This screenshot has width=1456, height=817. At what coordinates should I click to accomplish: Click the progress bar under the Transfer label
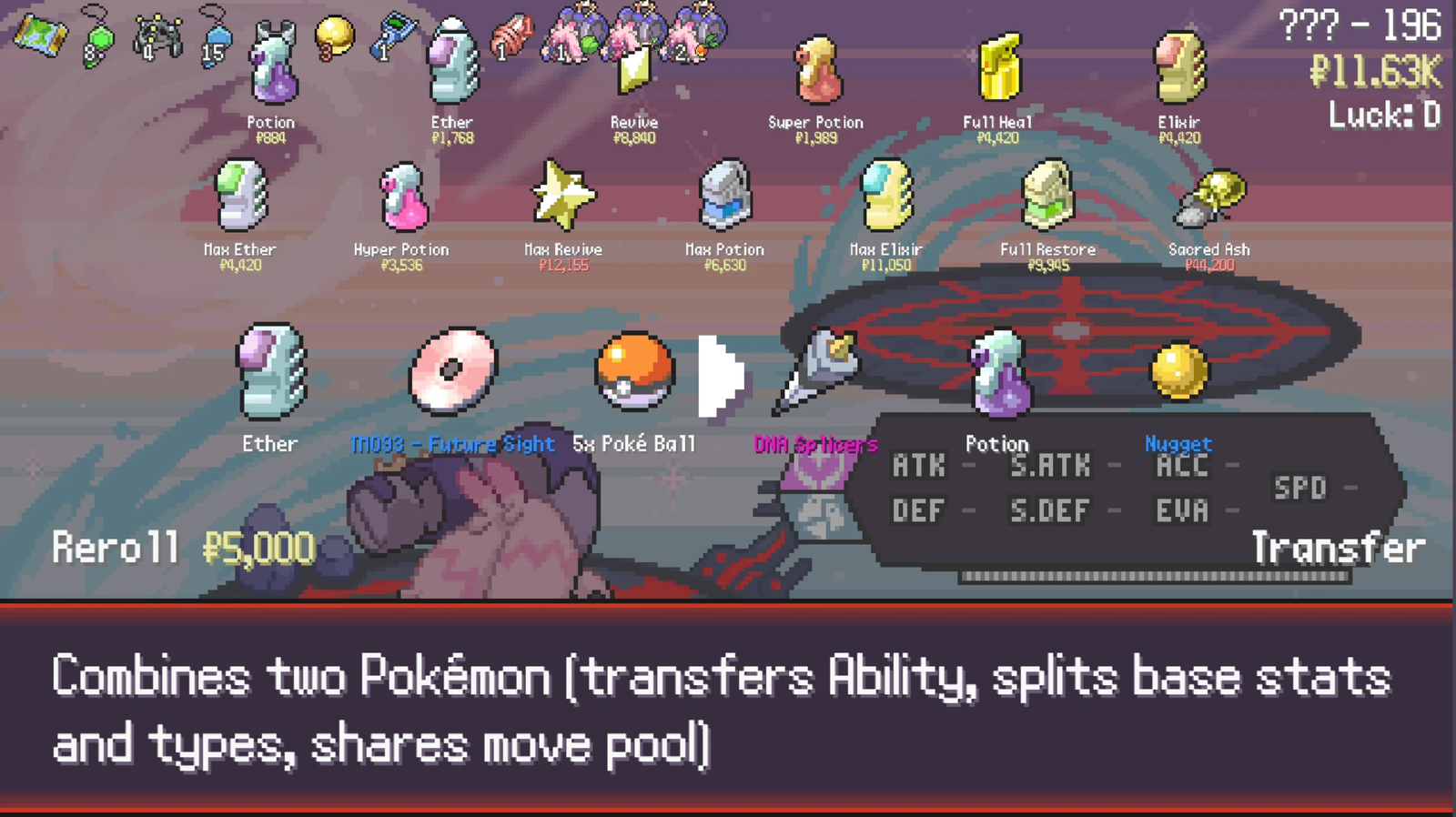pos(1156,575)
